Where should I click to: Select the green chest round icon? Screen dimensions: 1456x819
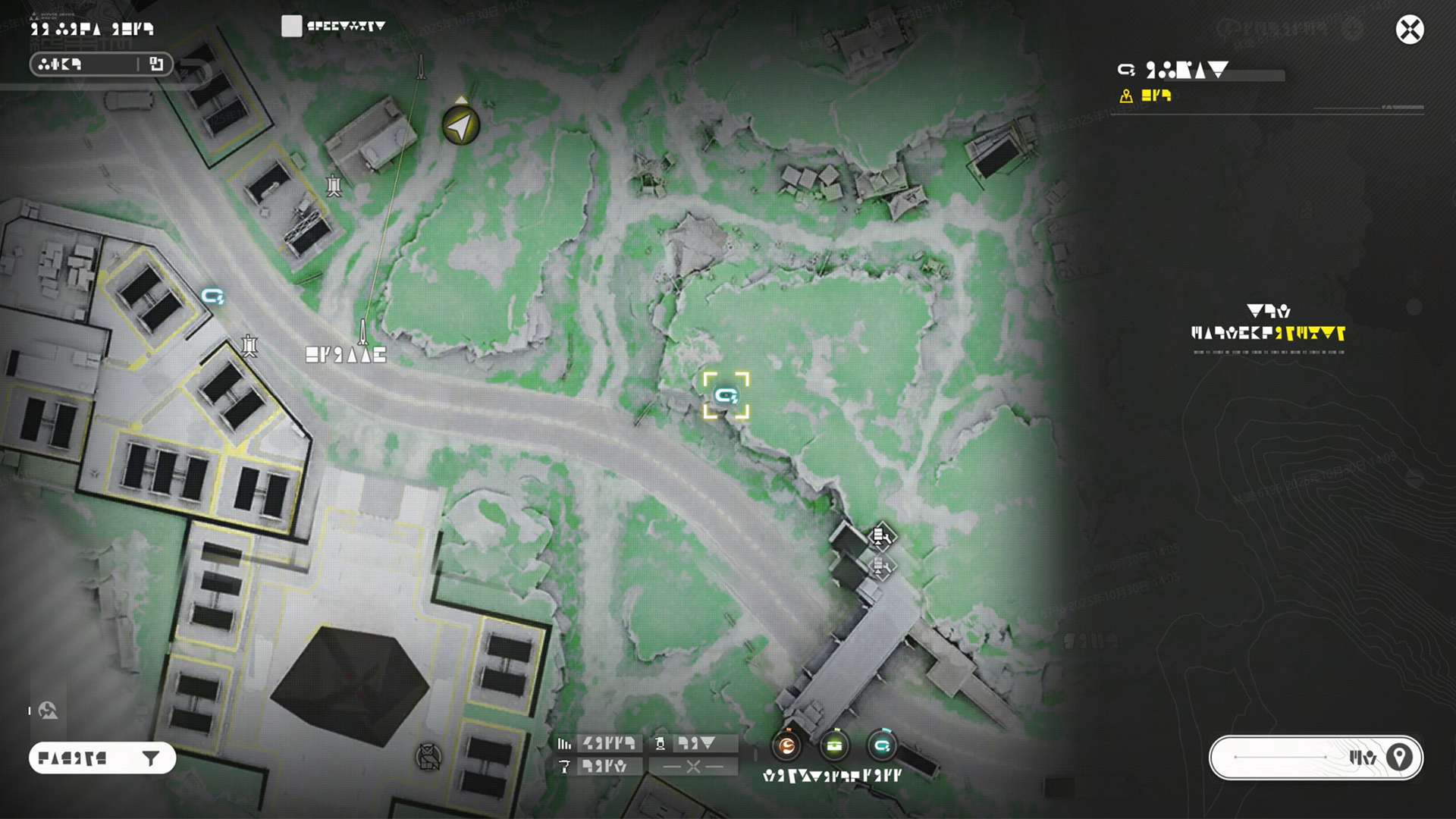(834, 746)
